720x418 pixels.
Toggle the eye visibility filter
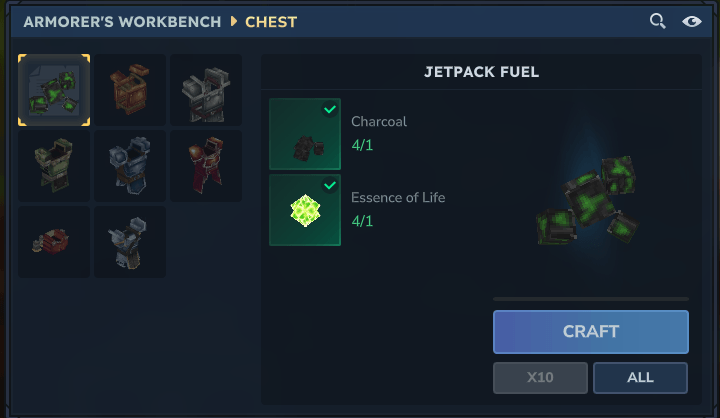click(x=691, y=21)
